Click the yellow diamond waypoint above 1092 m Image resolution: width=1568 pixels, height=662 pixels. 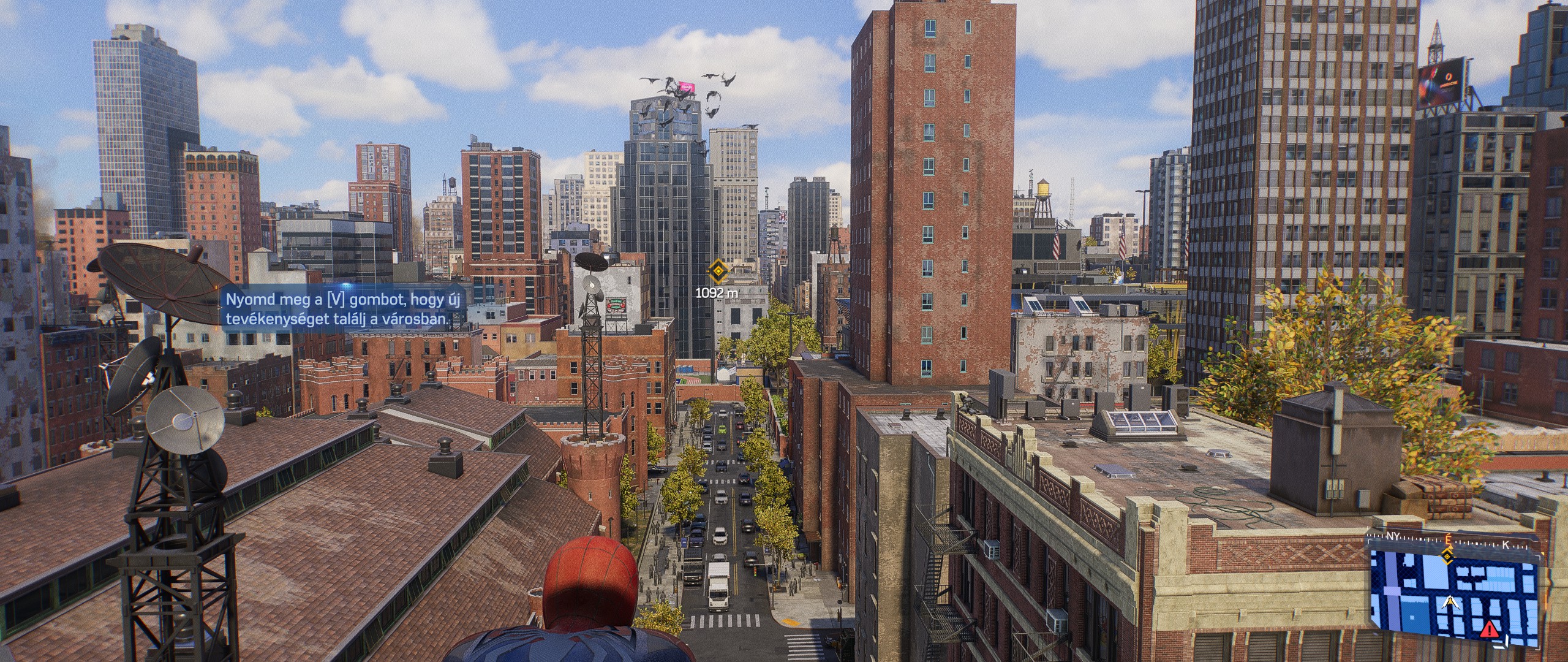tap(717, 271)
